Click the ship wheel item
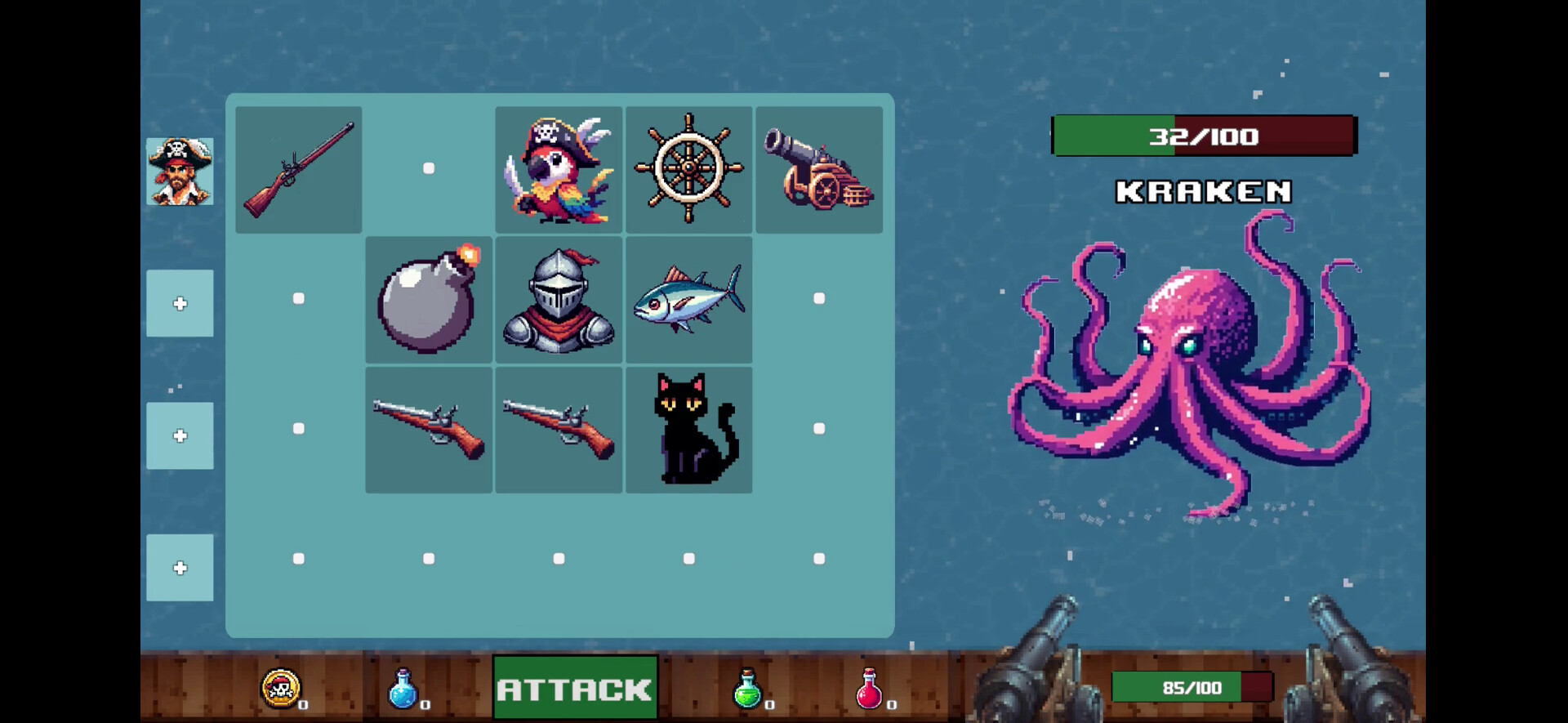 click(689, 167)
